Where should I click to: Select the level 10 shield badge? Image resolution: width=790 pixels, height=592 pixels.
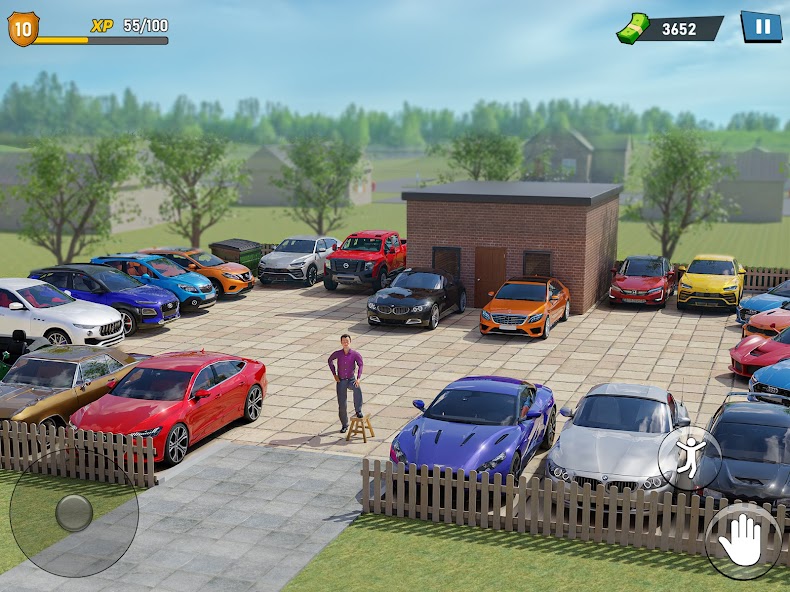click(22, 28)
